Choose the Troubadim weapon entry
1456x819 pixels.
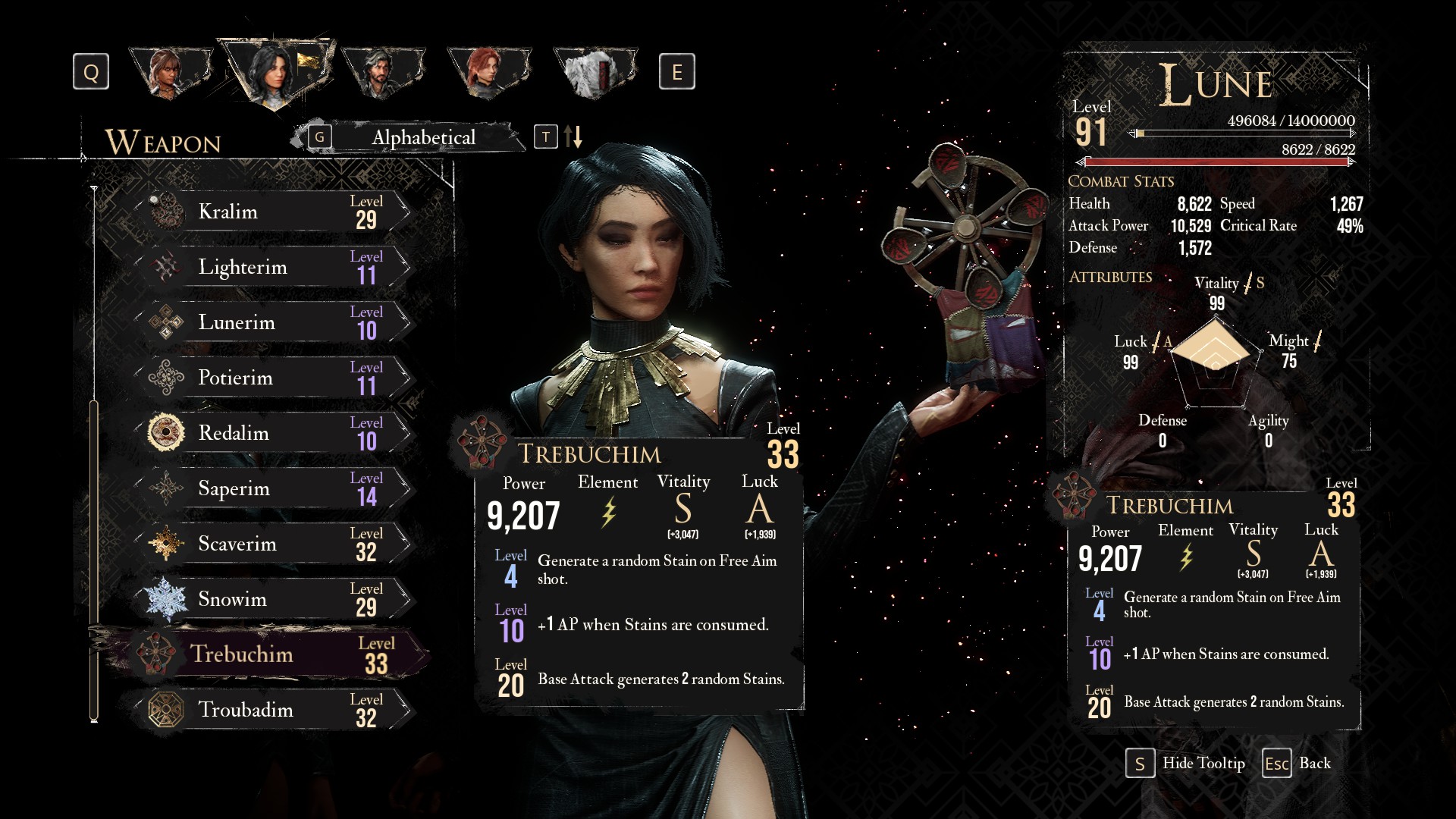coord(273,710)
